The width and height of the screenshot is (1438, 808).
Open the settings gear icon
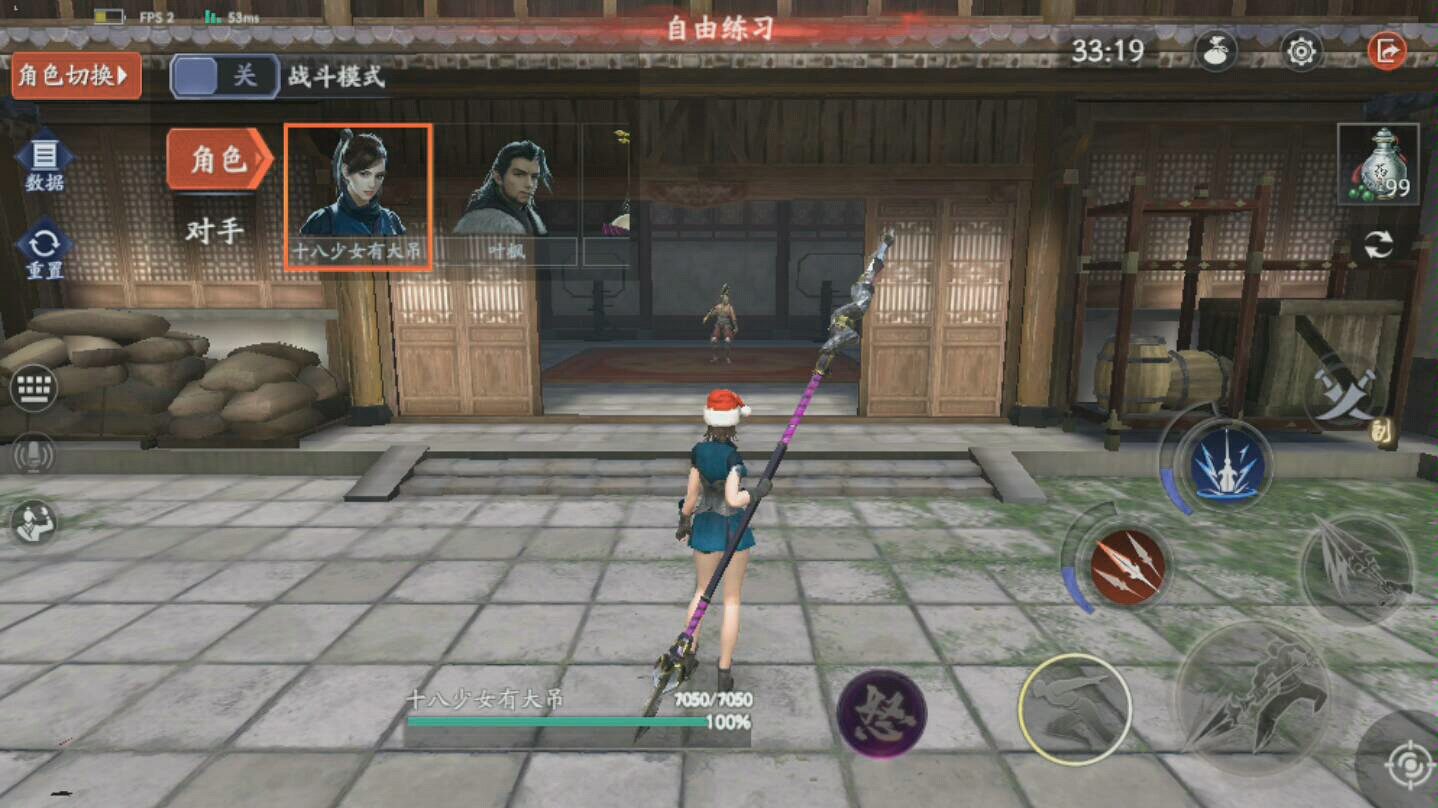coord(1301,49)
